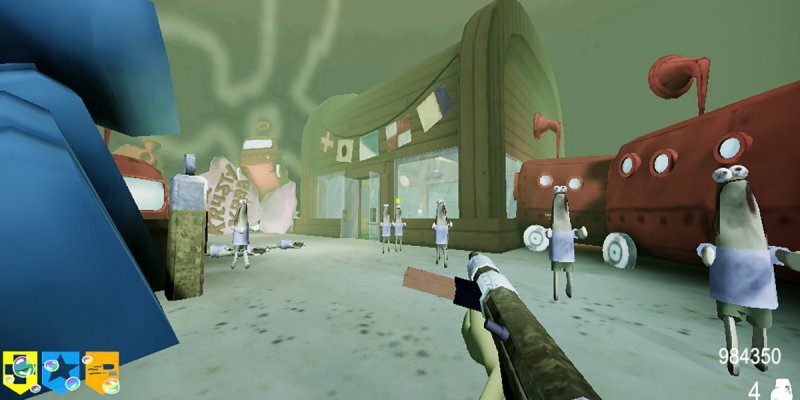Select the blue star perk badge
The width and height of the screenshot is (800, 400).
pos(61,372)
